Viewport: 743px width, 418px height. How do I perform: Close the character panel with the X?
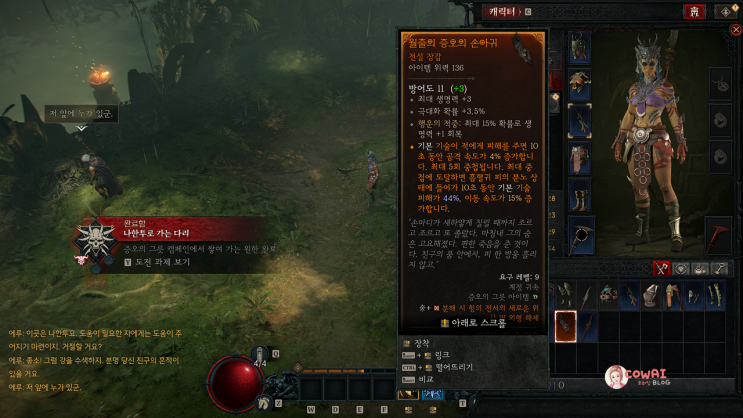pyautogui.click(x=736, y=30)
